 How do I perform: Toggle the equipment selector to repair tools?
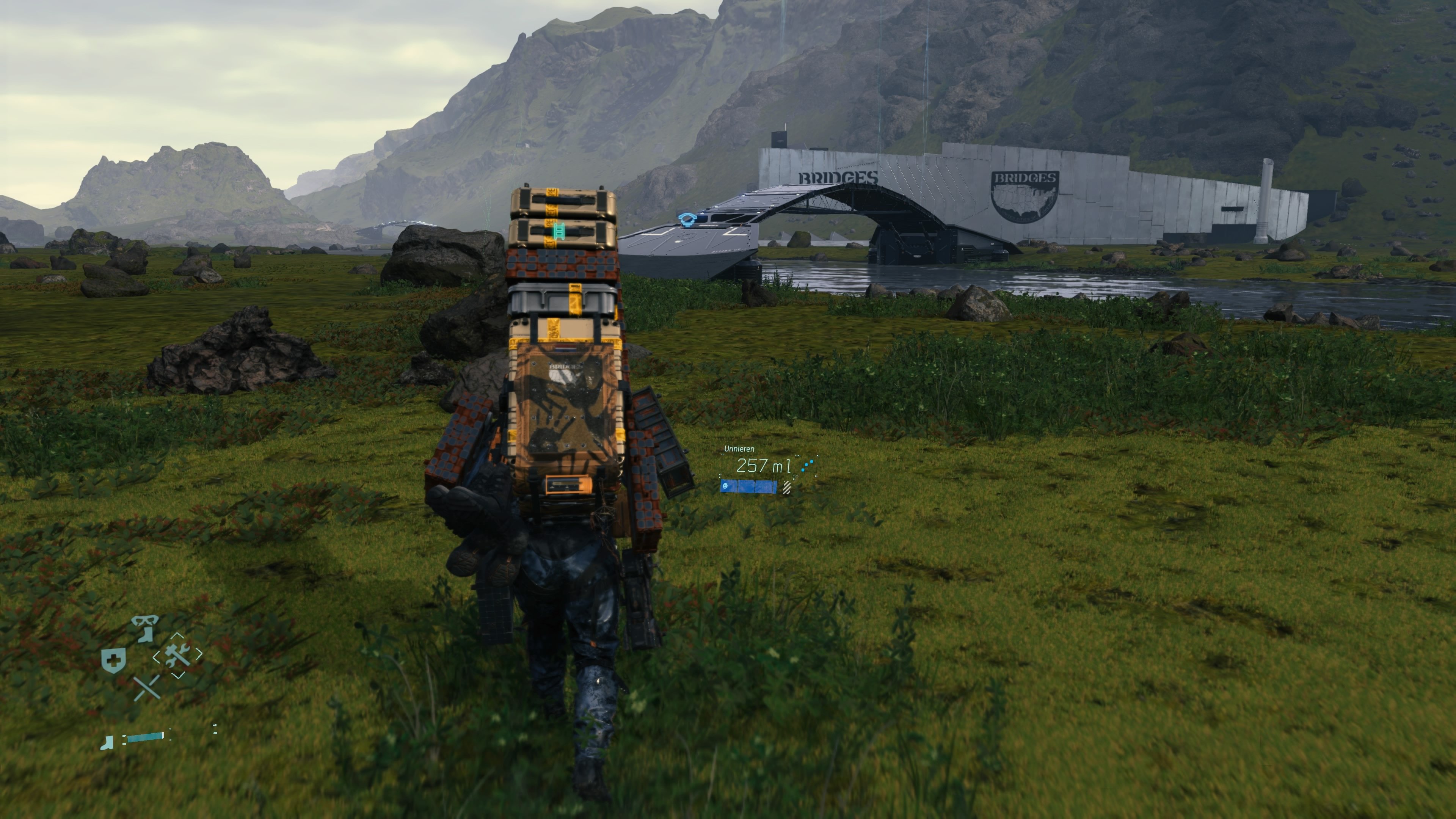pos(177,656)
